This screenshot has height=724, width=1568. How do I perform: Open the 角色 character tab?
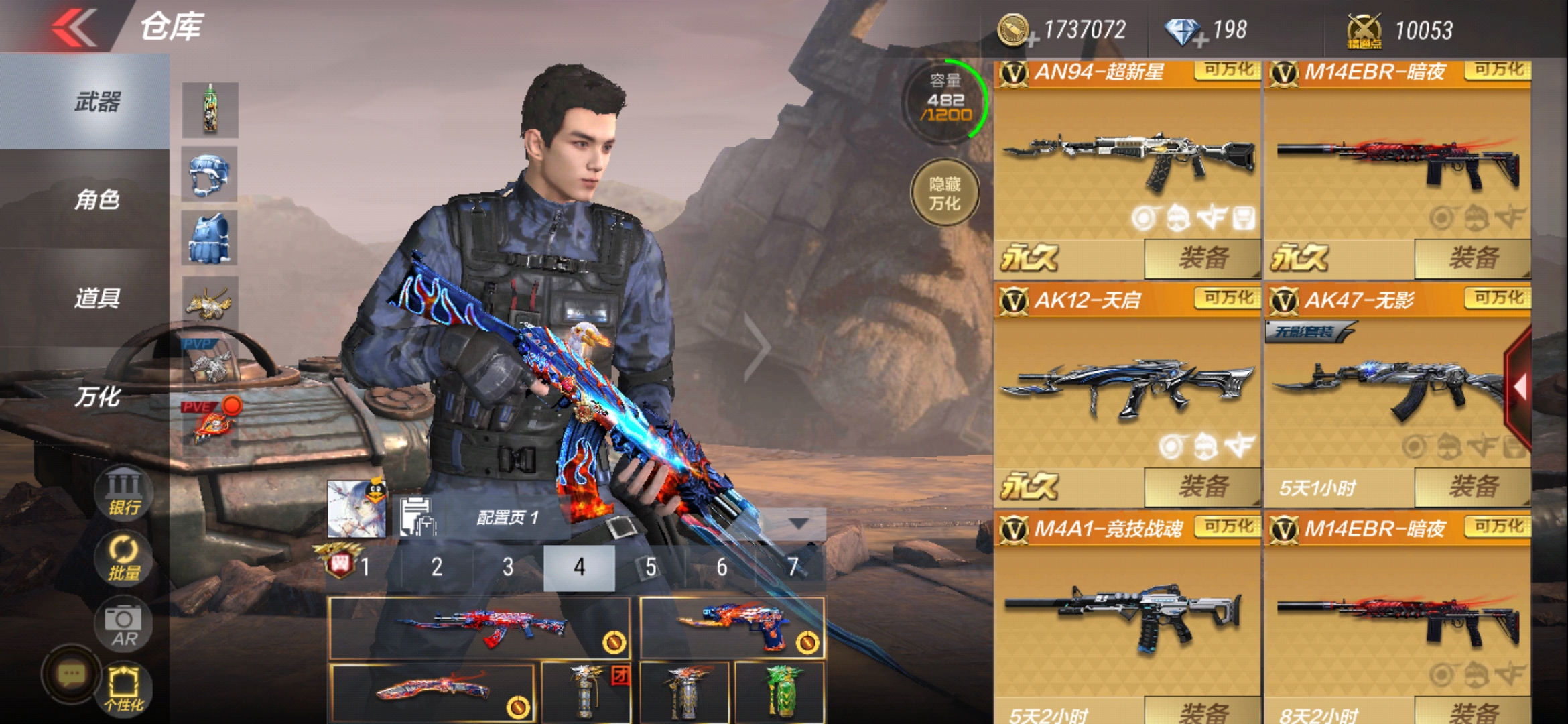point(97,200)
